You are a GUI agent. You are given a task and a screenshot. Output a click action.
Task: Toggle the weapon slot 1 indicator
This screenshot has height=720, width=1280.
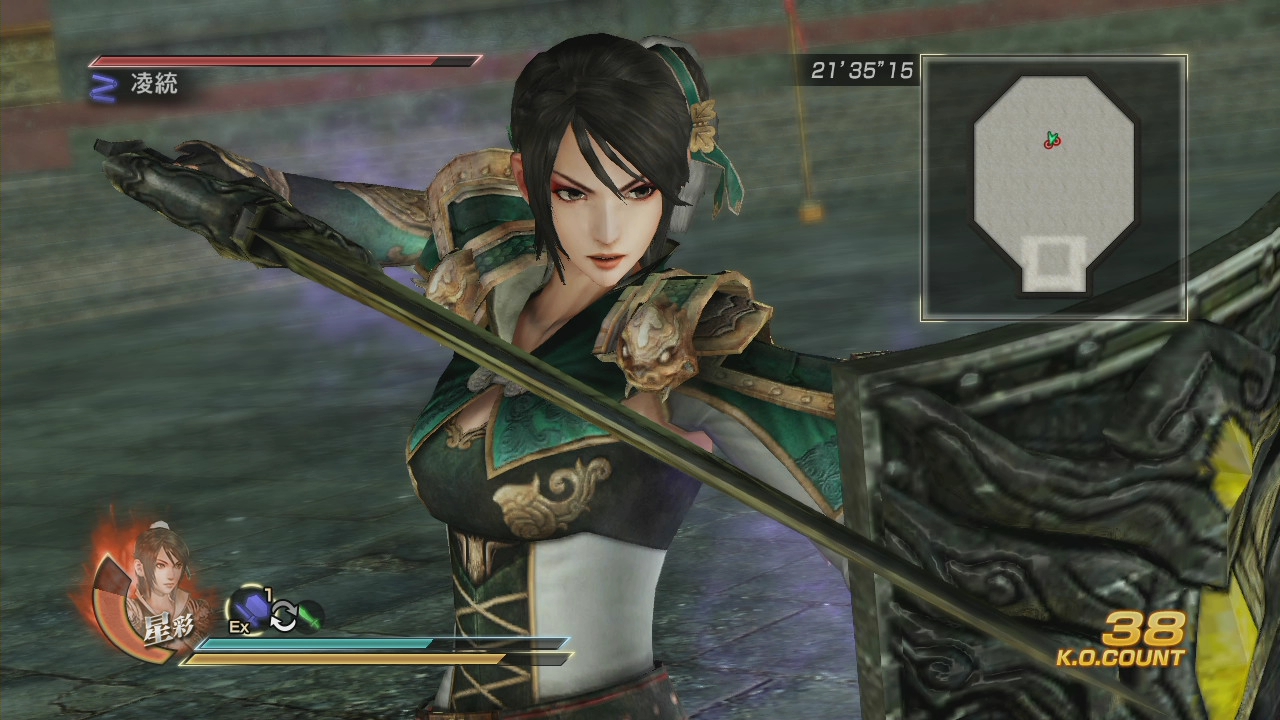click(x=267, y=592)
